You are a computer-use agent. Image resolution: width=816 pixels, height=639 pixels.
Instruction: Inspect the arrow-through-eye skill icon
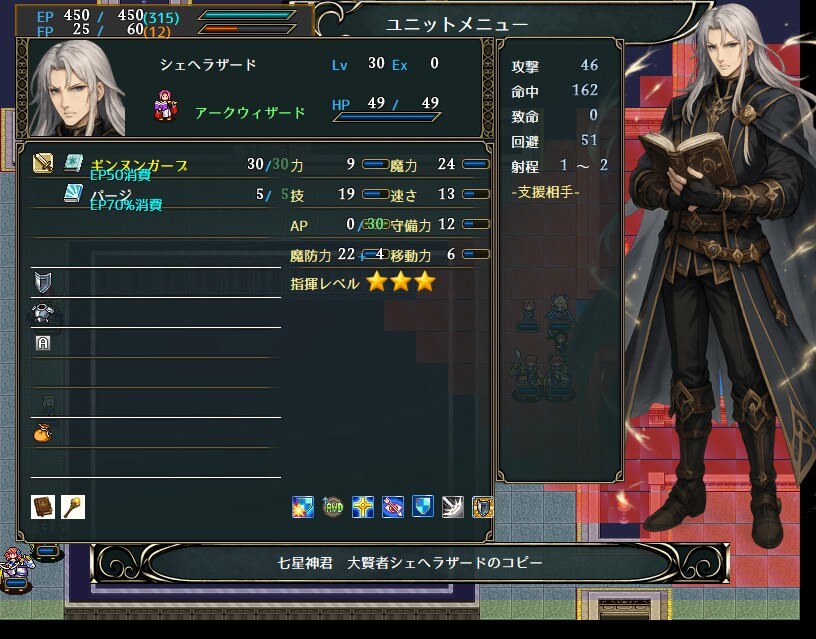pos(393,507)
